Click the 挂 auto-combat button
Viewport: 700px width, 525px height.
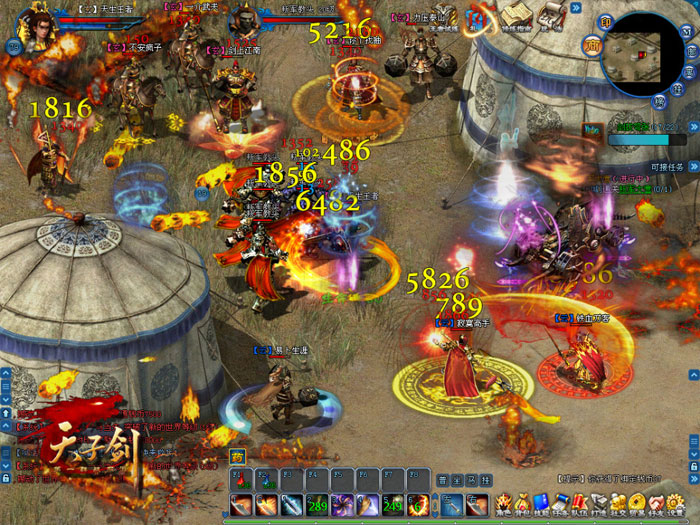[485, 480]
